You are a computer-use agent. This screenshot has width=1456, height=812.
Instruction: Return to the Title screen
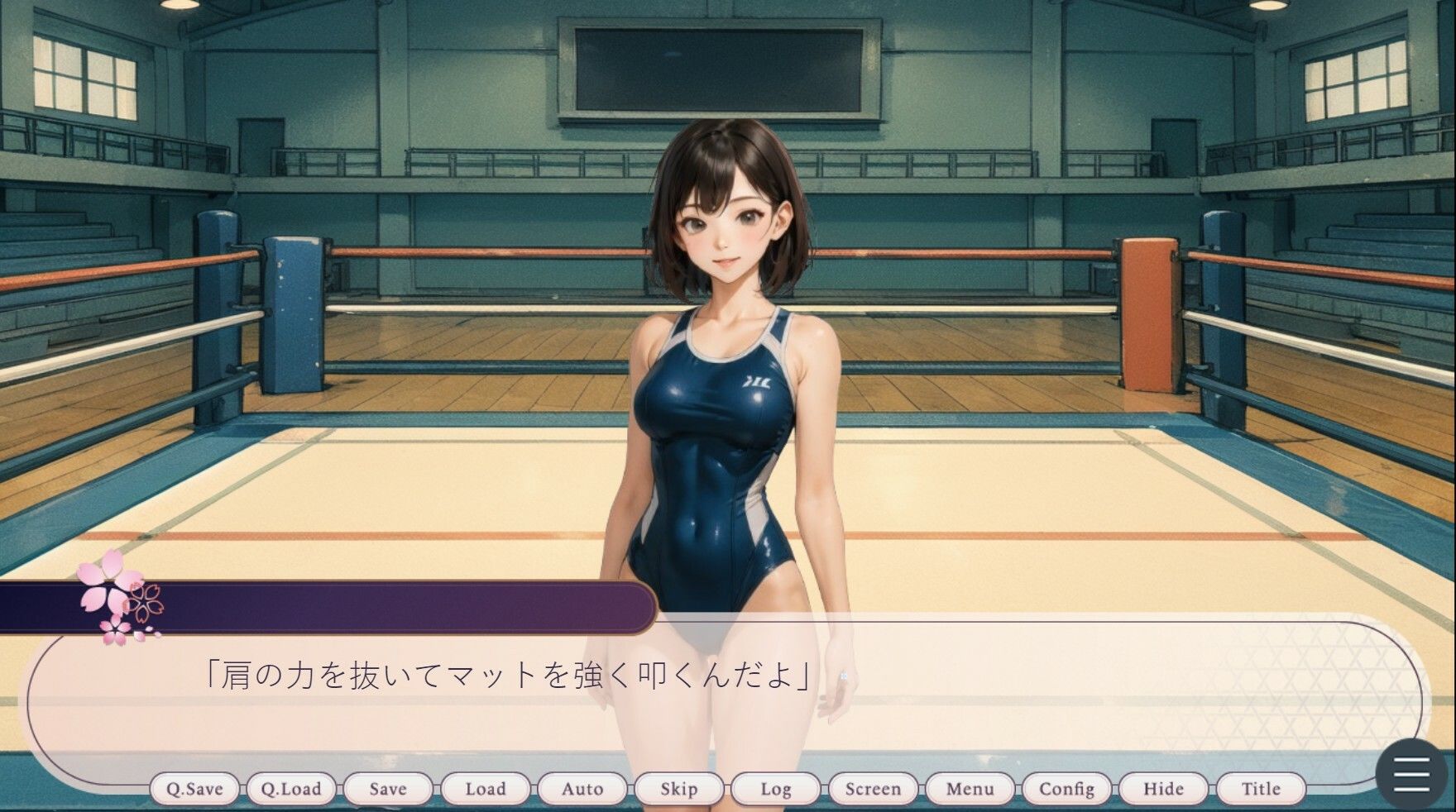[1258, 789]
